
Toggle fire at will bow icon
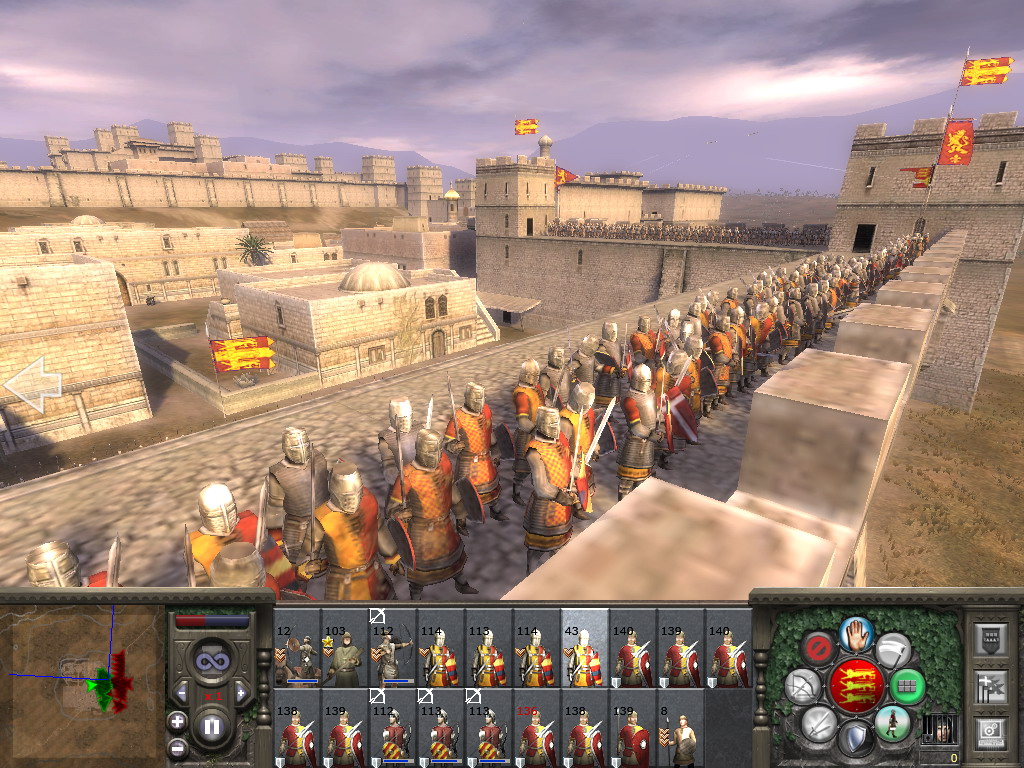[803, 686]
